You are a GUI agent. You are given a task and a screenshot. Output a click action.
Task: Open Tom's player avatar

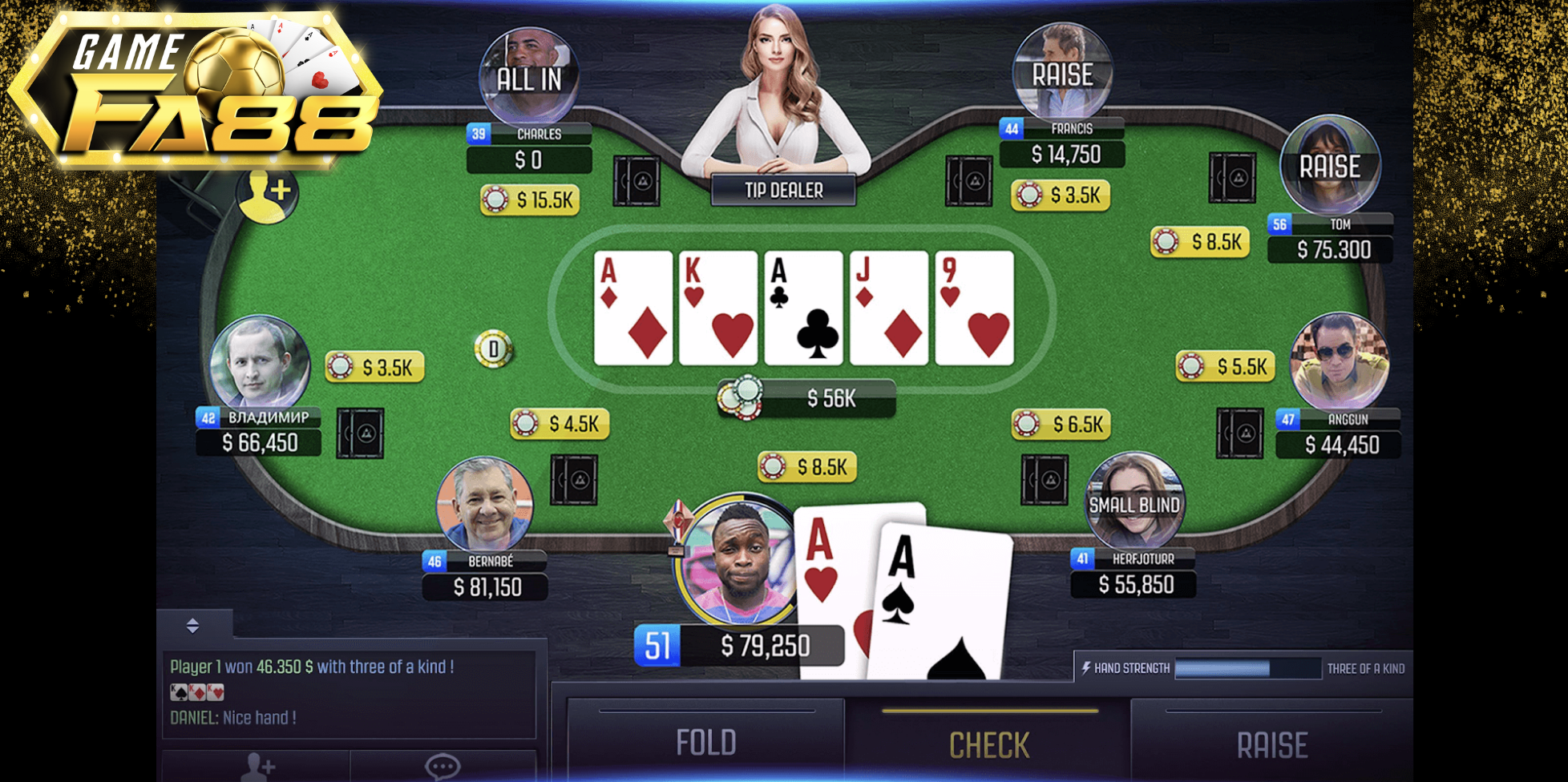click(1330, 166)
